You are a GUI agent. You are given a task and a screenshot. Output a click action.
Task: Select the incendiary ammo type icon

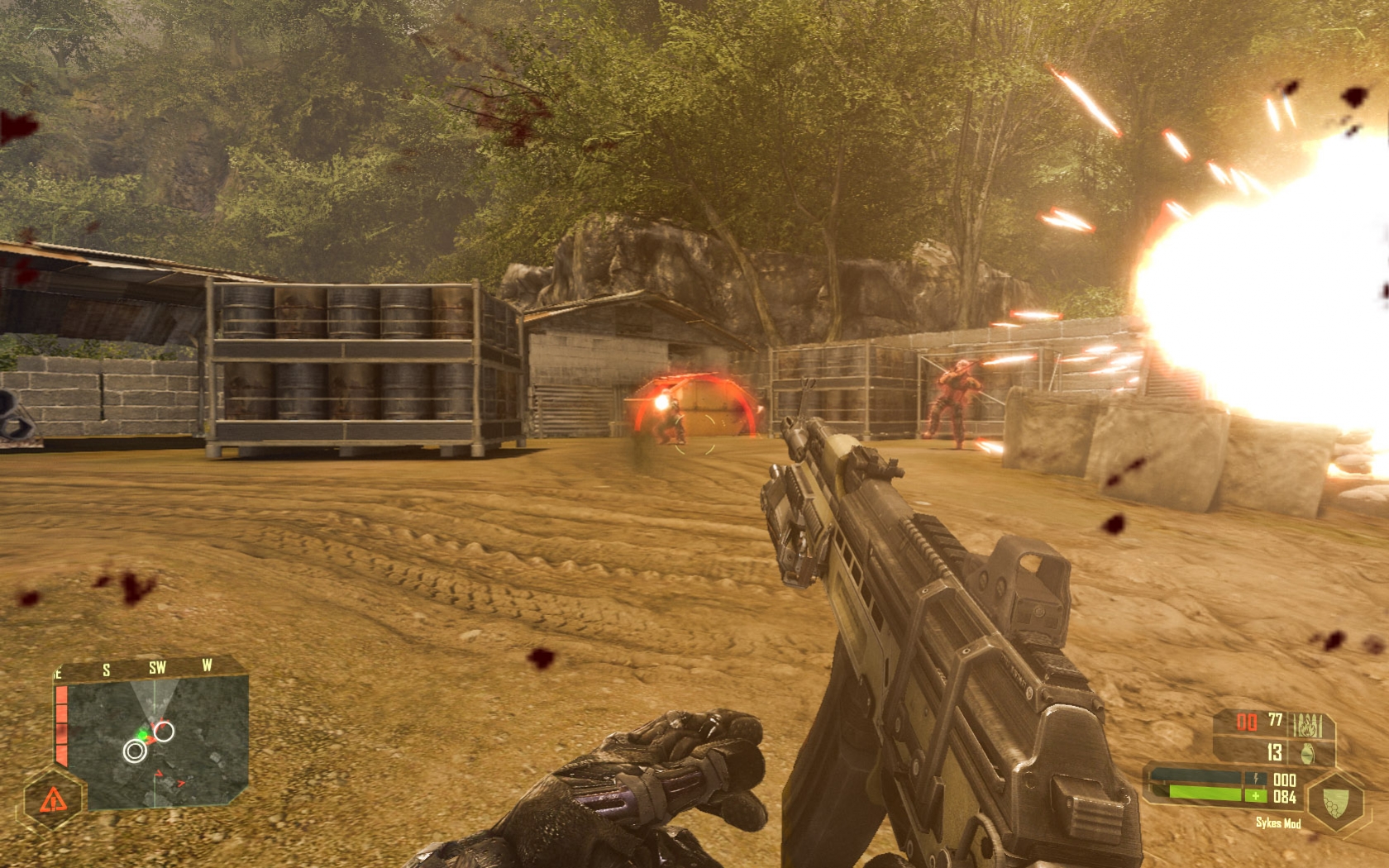pyautogui.click(x=1306, y=726)
